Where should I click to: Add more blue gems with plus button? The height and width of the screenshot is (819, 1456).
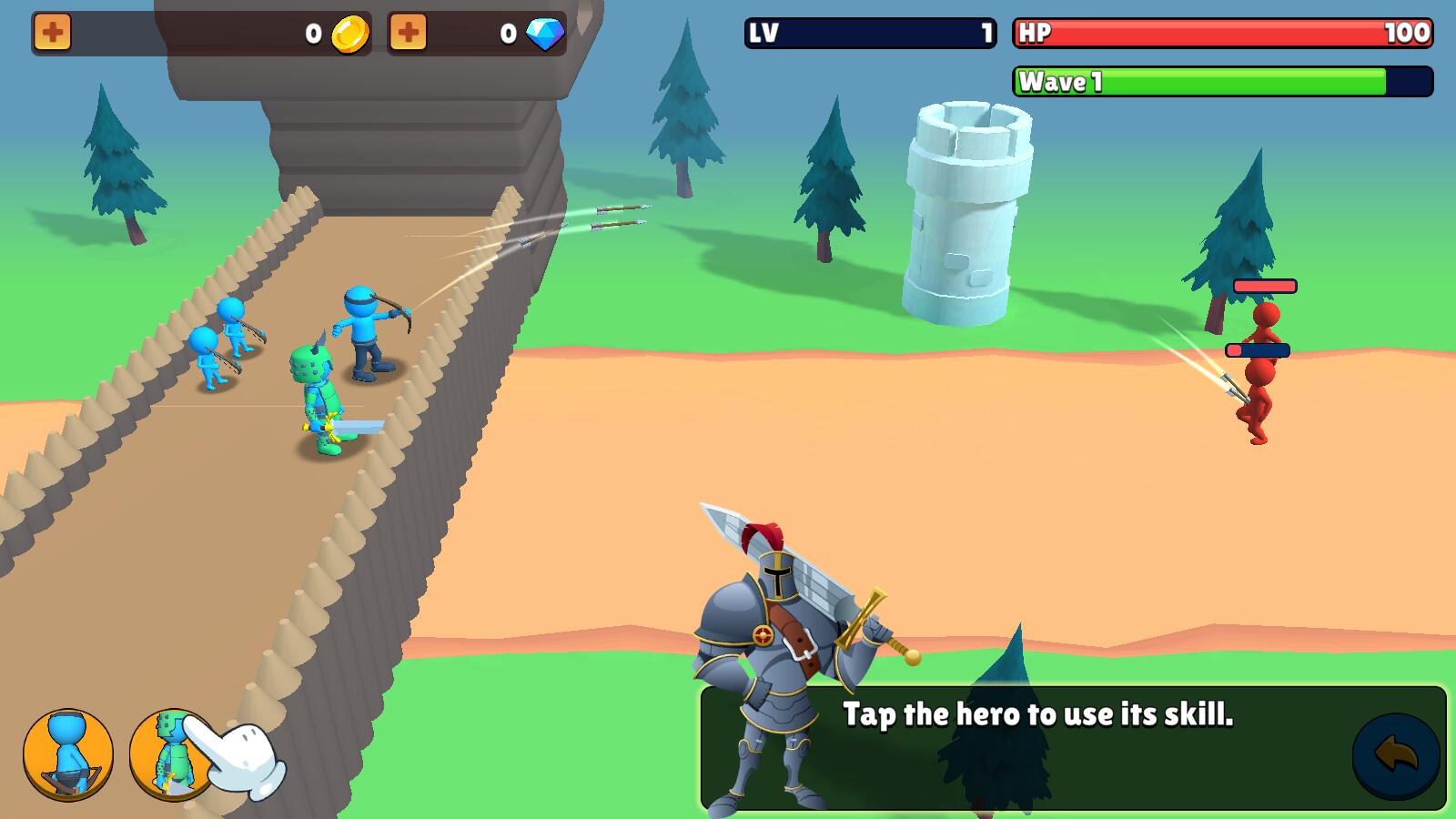point(408,34)
